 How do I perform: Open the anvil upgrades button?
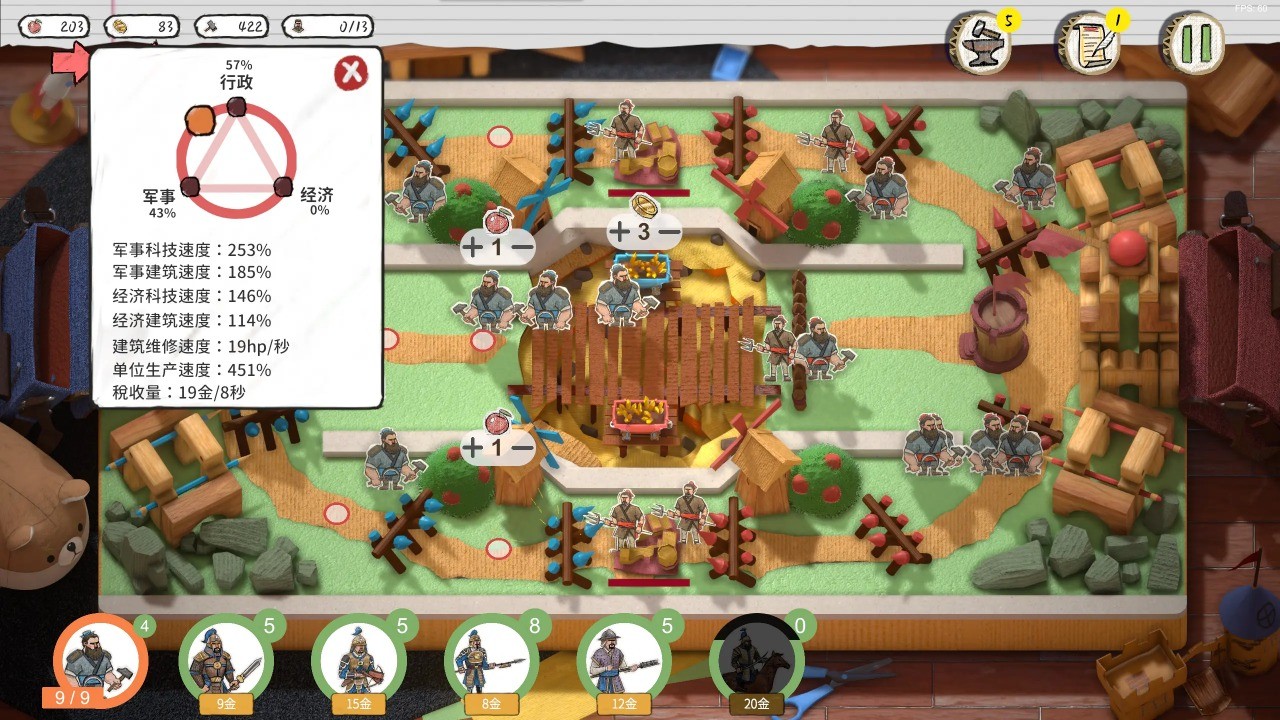tap(978, 44)
